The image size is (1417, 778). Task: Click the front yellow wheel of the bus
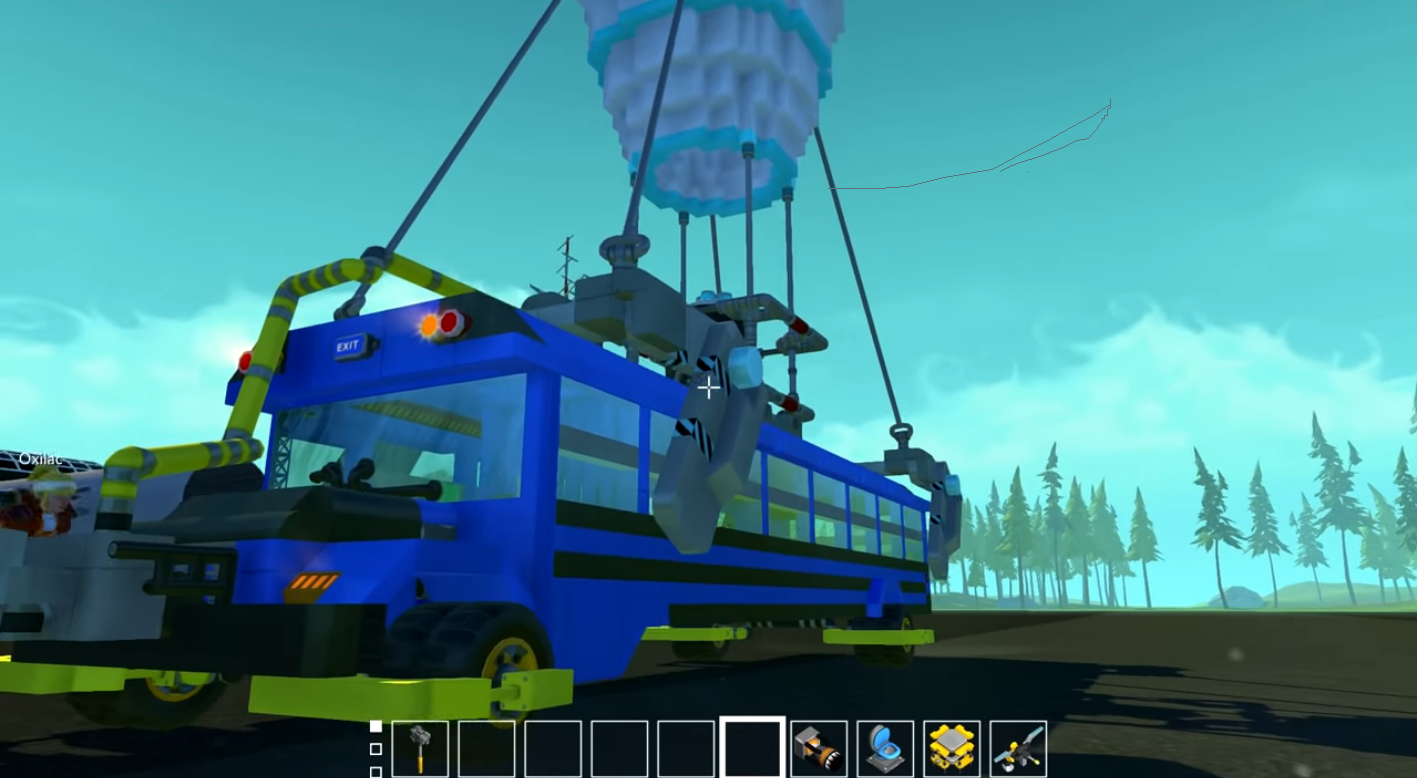pyautogui.click(x=508, y=655)
